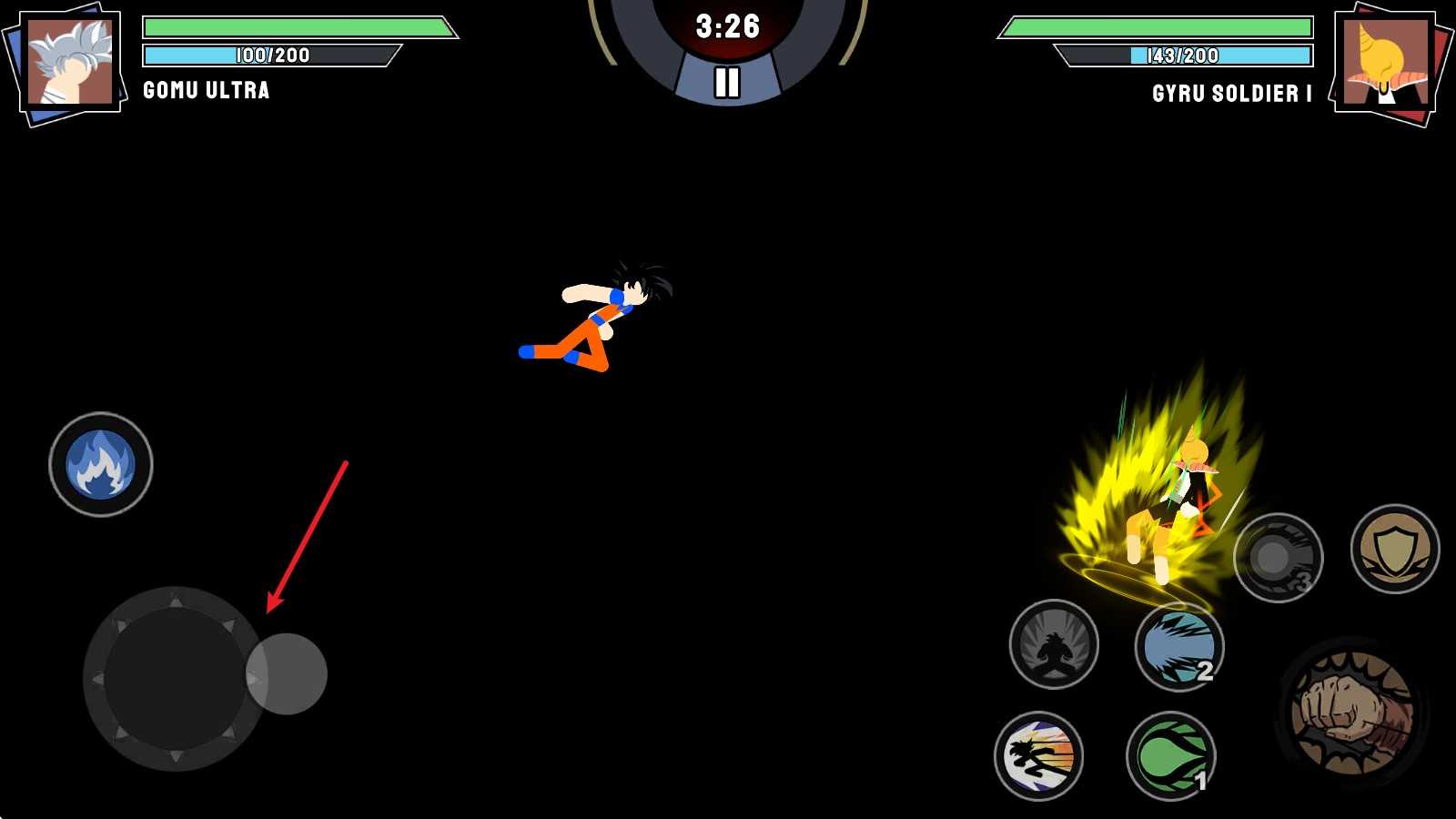1456x819 pixels.
Task: Activate the power-up transformation silhouette button
Action: (1054, 644)
